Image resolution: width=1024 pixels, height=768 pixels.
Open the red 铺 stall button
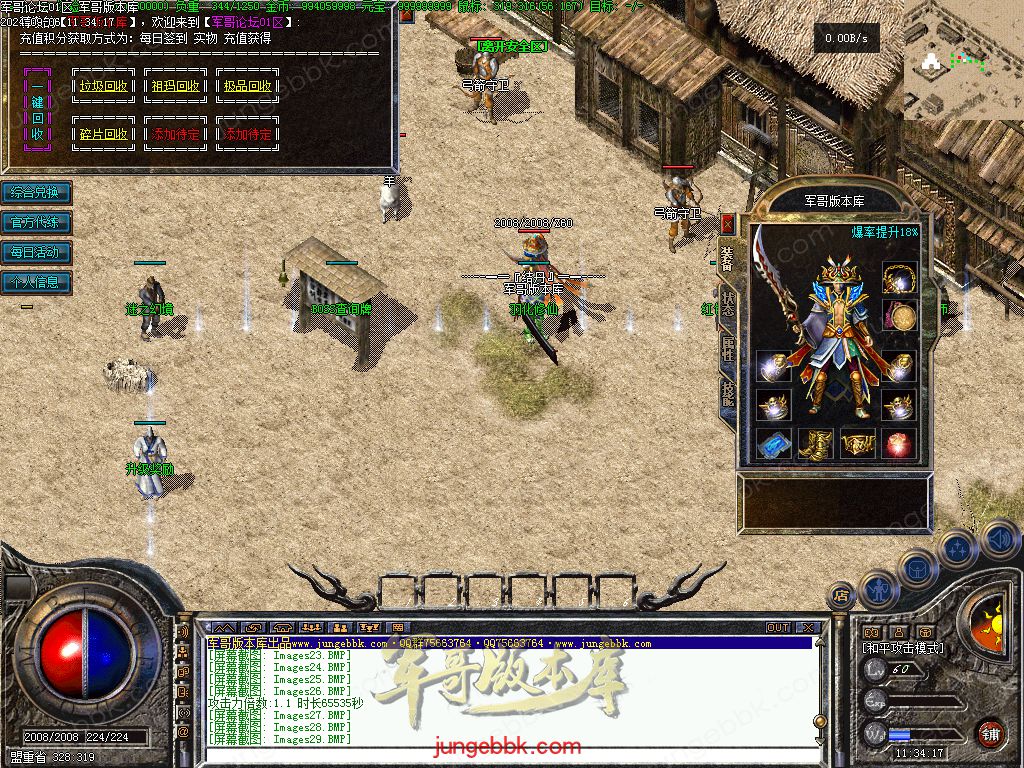(990, 735)
